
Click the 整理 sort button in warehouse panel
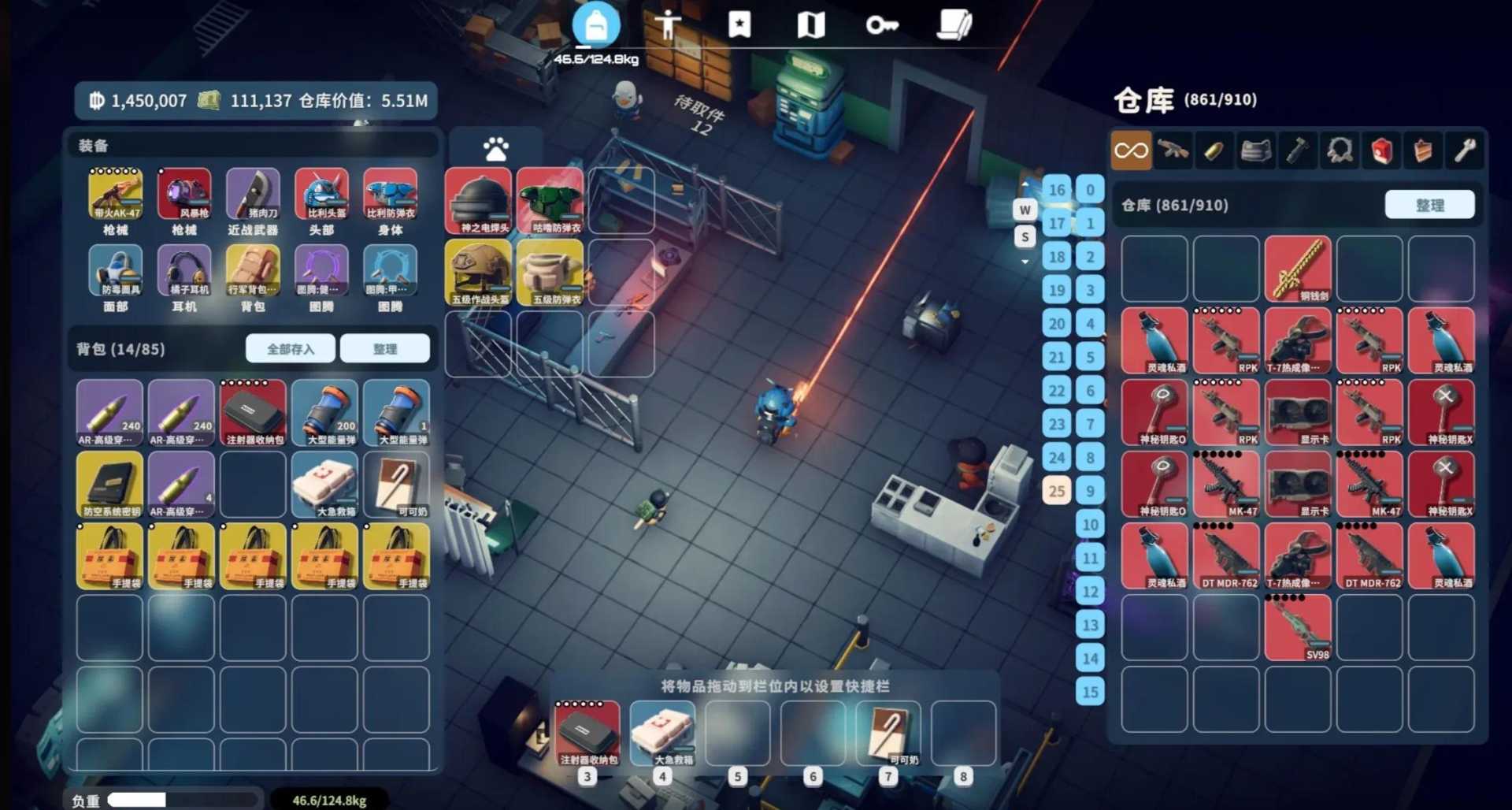pos(1431,204)
